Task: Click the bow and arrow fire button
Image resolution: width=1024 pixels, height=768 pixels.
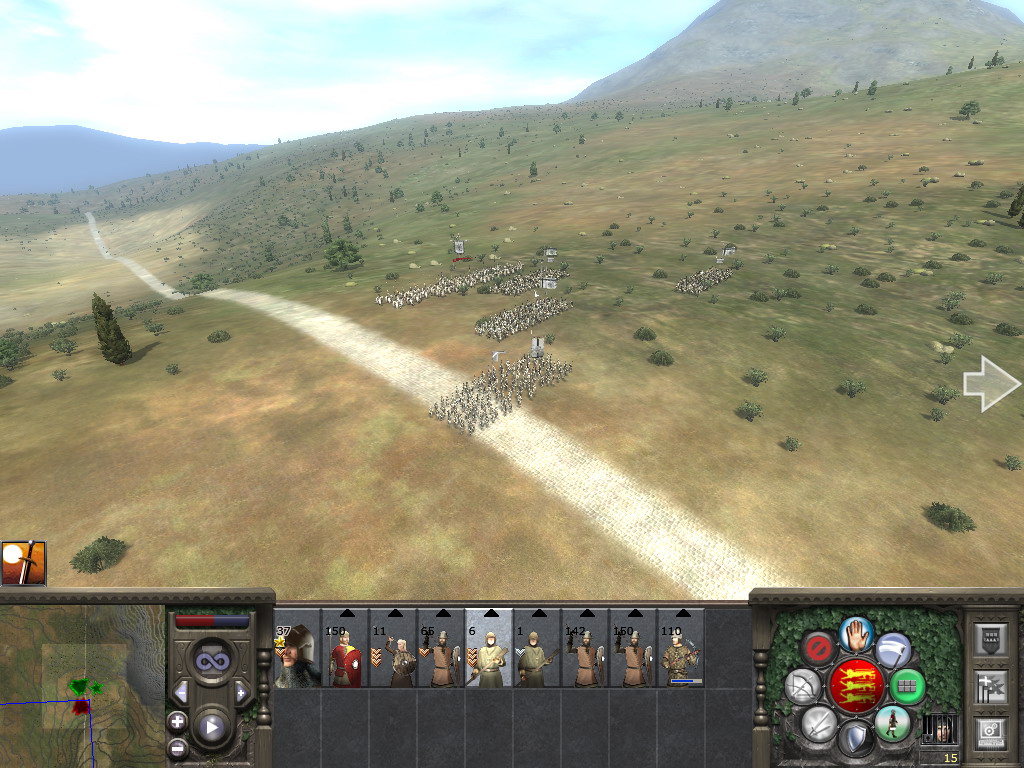Action: click(803, 686)
